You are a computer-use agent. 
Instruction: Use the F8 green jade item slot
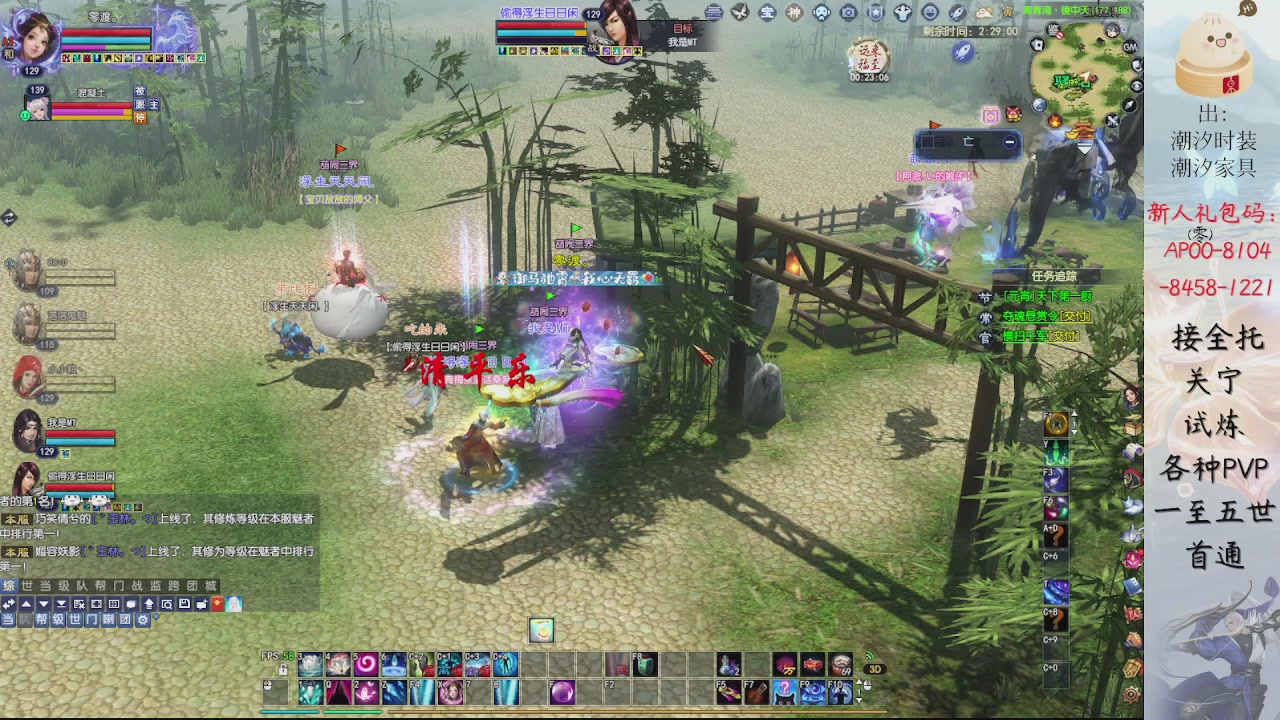(x=646, y=664)
